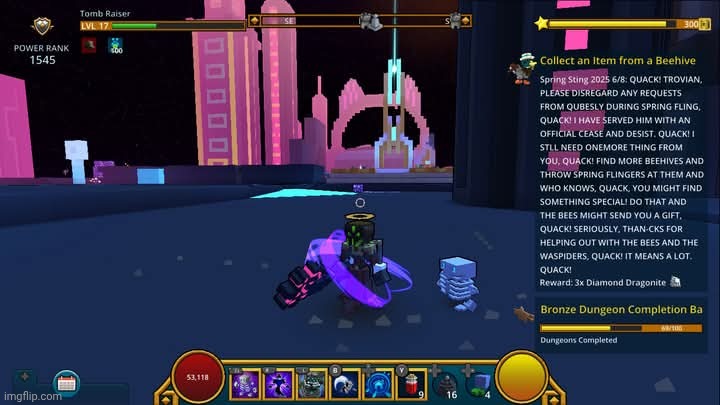Click the Power Rank shield badge
Viewport: 720px width, 405px height.
pos(41,27)
